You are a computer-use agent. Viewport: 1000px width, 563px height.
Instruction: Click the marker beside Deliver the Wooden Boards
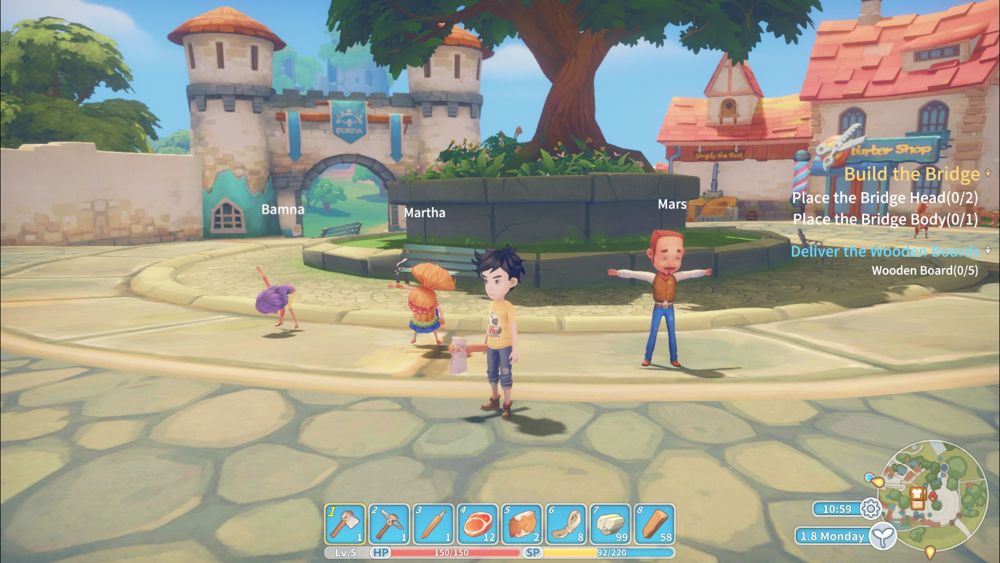pos(988,250)
